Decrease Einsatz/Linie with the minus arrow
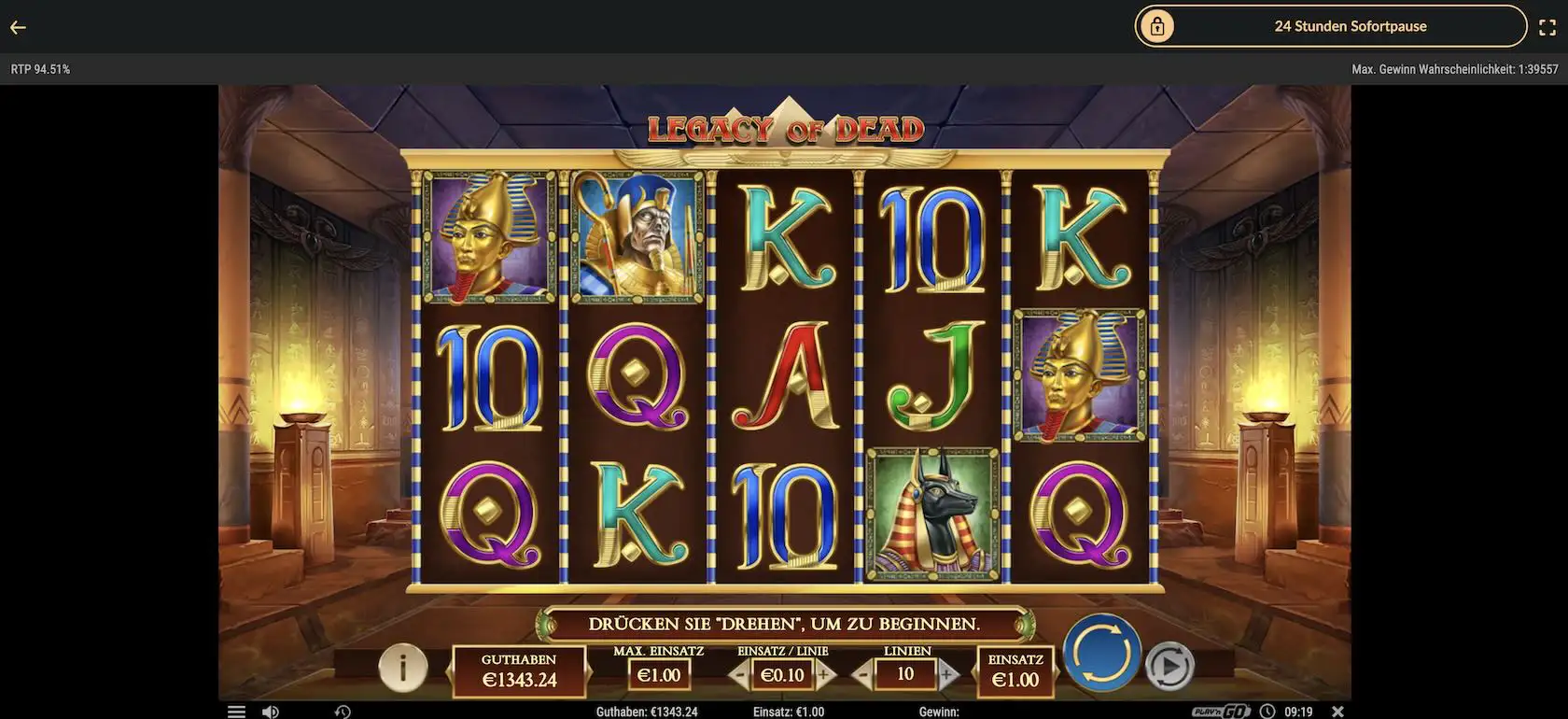The width and height of the screenshot is (1568, 719). (x=740, y=673)
